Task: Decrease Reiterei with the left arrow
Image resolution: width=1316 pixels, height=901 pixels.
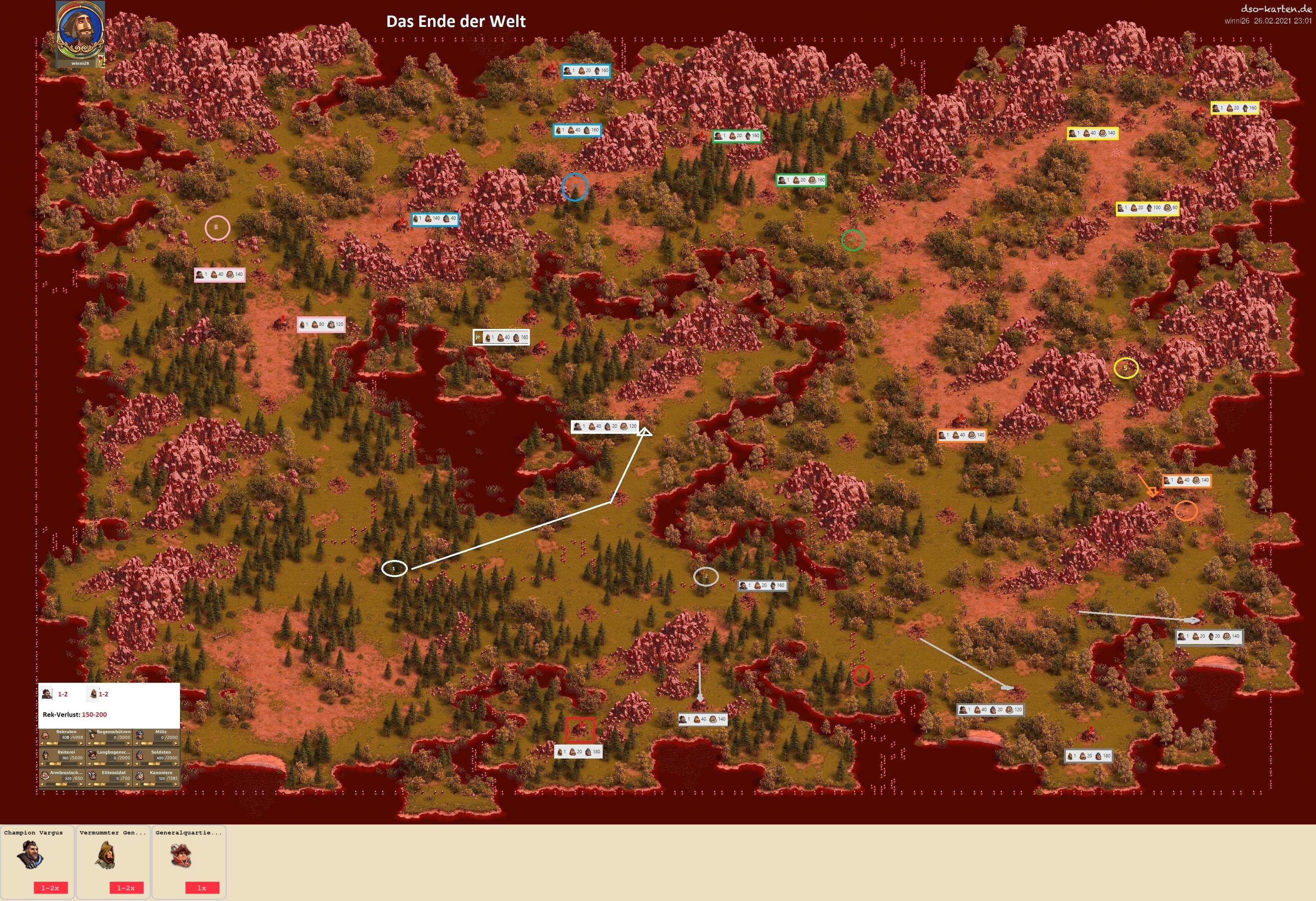Action: pyautogui.click(x=42, y=764)
